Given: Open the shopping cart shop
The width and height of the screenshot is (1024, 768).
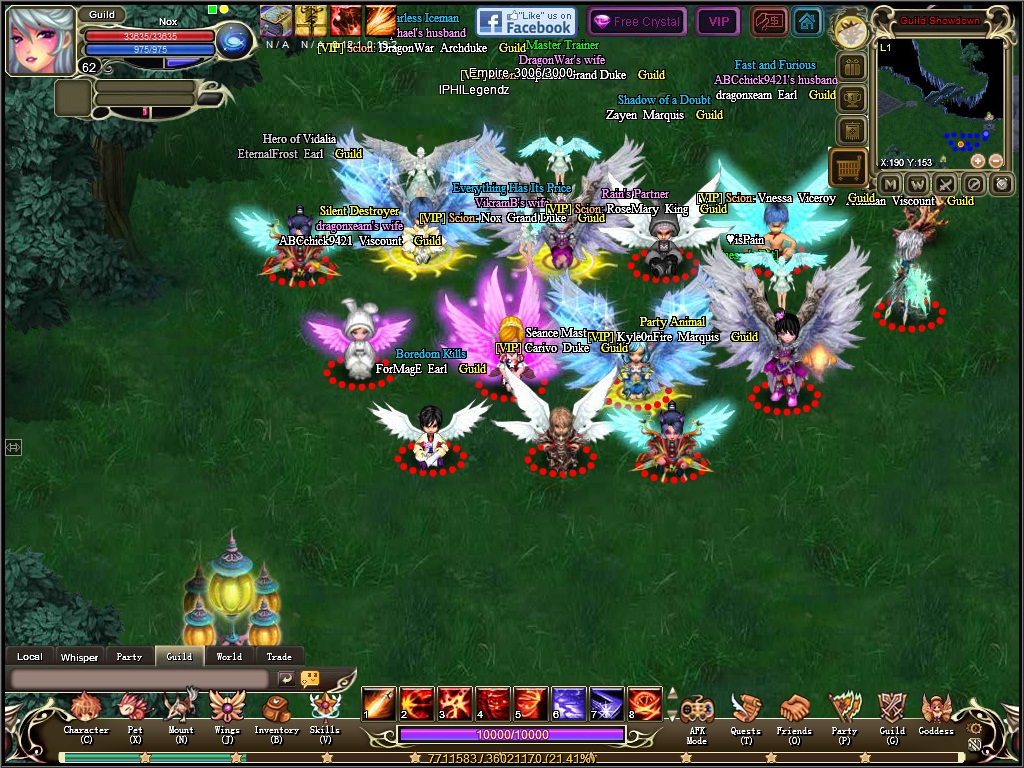Looking at the screenshot, I should [x=849, y=168].
